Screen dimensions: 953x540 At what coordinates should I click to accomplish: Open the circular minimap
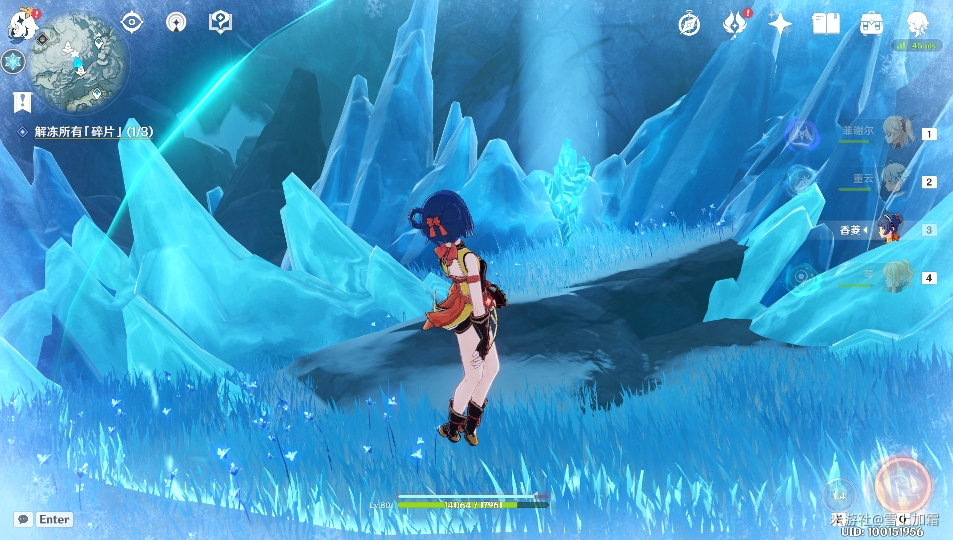point(79,60)
